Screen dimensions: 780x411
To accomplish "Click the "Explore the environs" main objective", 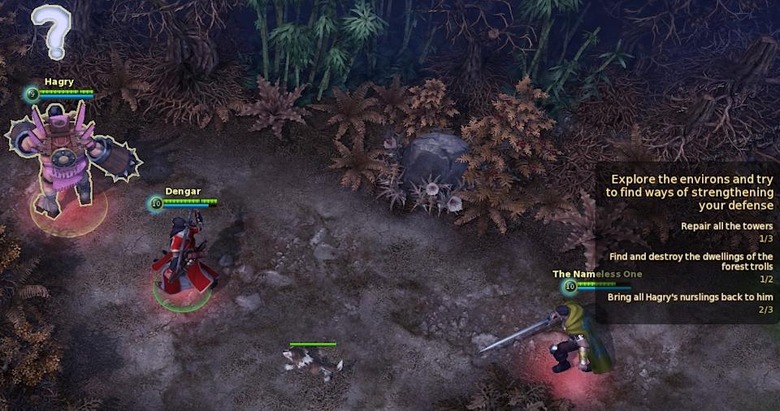I will tap(691, 191).
